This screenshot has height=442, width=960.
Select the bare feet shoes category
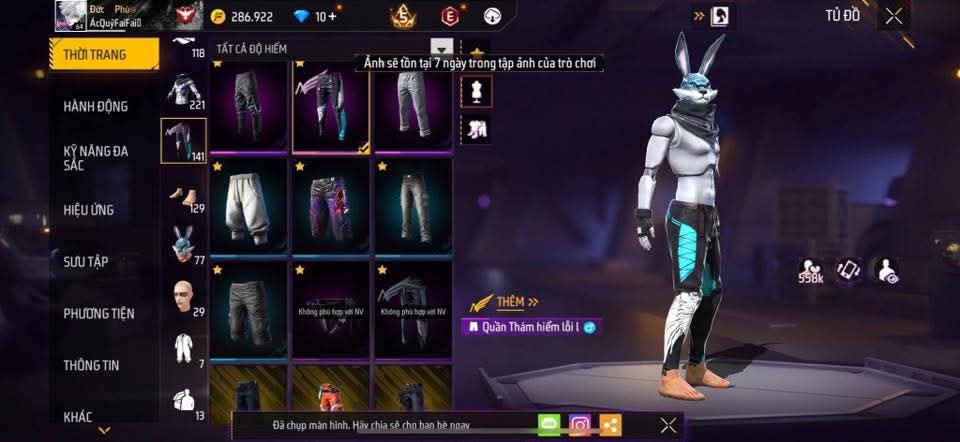183,194
